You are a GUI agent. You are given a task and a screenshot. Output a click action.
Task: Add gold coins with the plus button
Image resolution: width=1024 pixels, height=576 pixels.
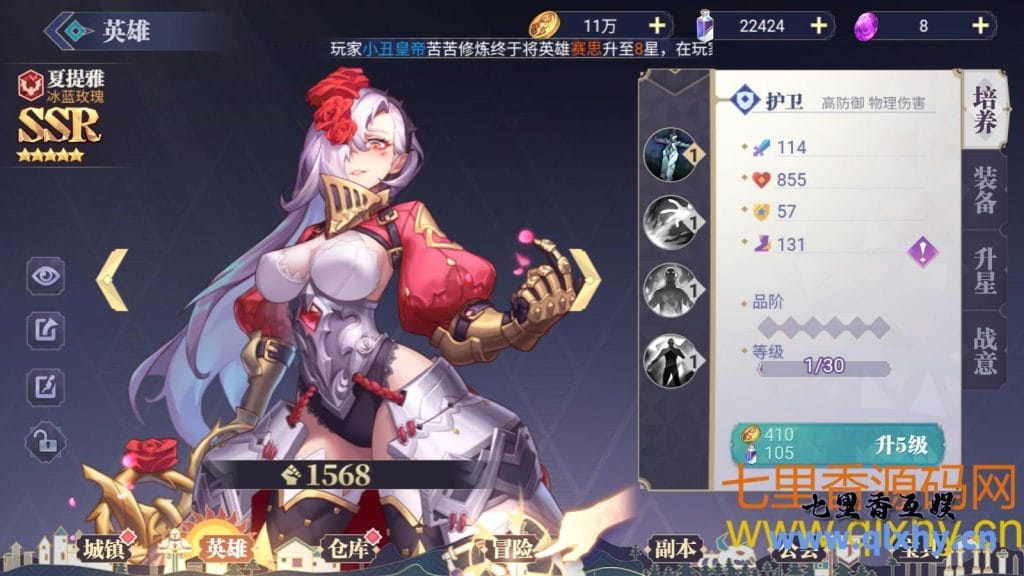coord(657,26)
